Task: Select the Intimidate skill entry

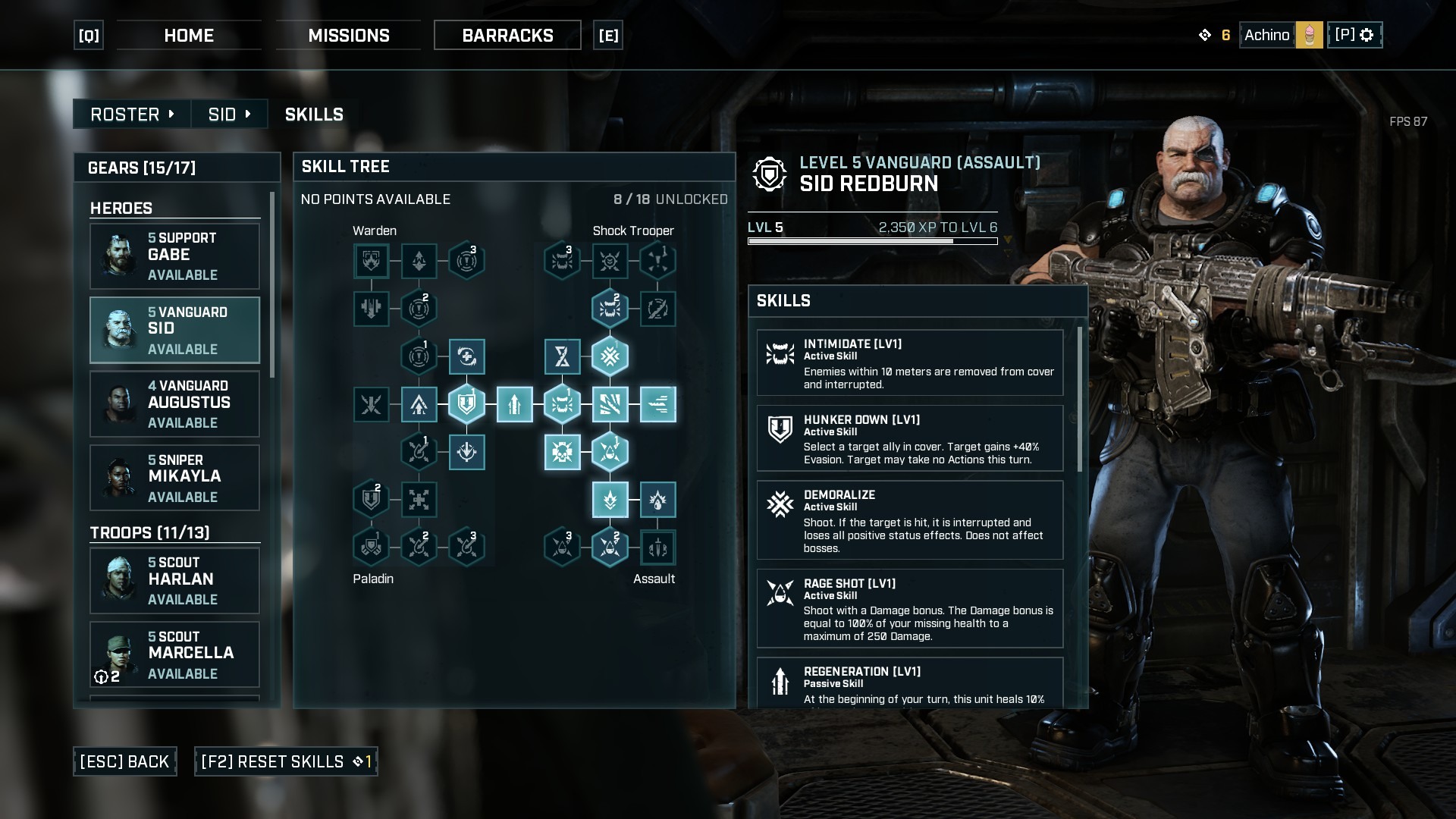Action: click(910, 362)
